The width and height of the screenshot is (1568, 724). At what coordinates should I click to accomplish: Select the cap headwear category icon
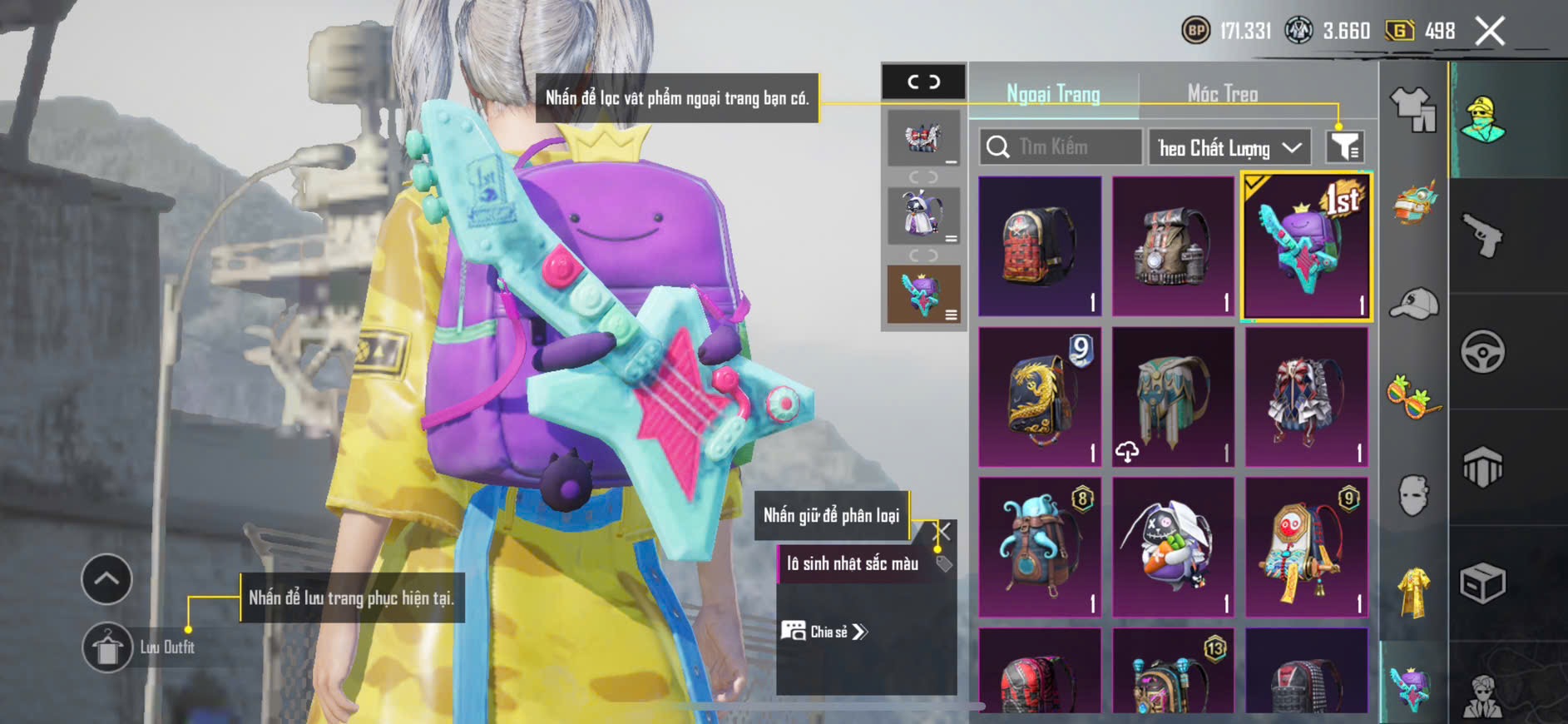(1413, 303)
